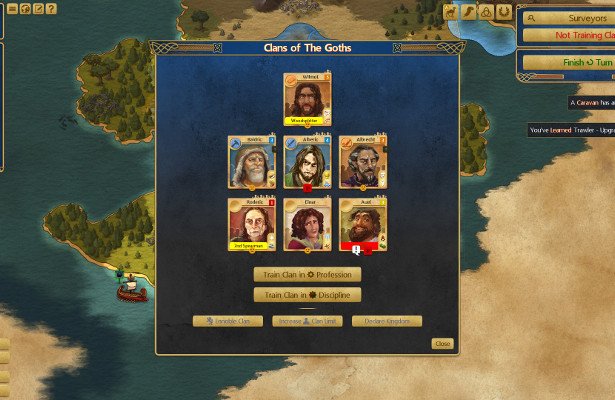Click the triquetra knot icon
Image resolution: width=615 pixels, height=400 pixels.
[485, 12]
